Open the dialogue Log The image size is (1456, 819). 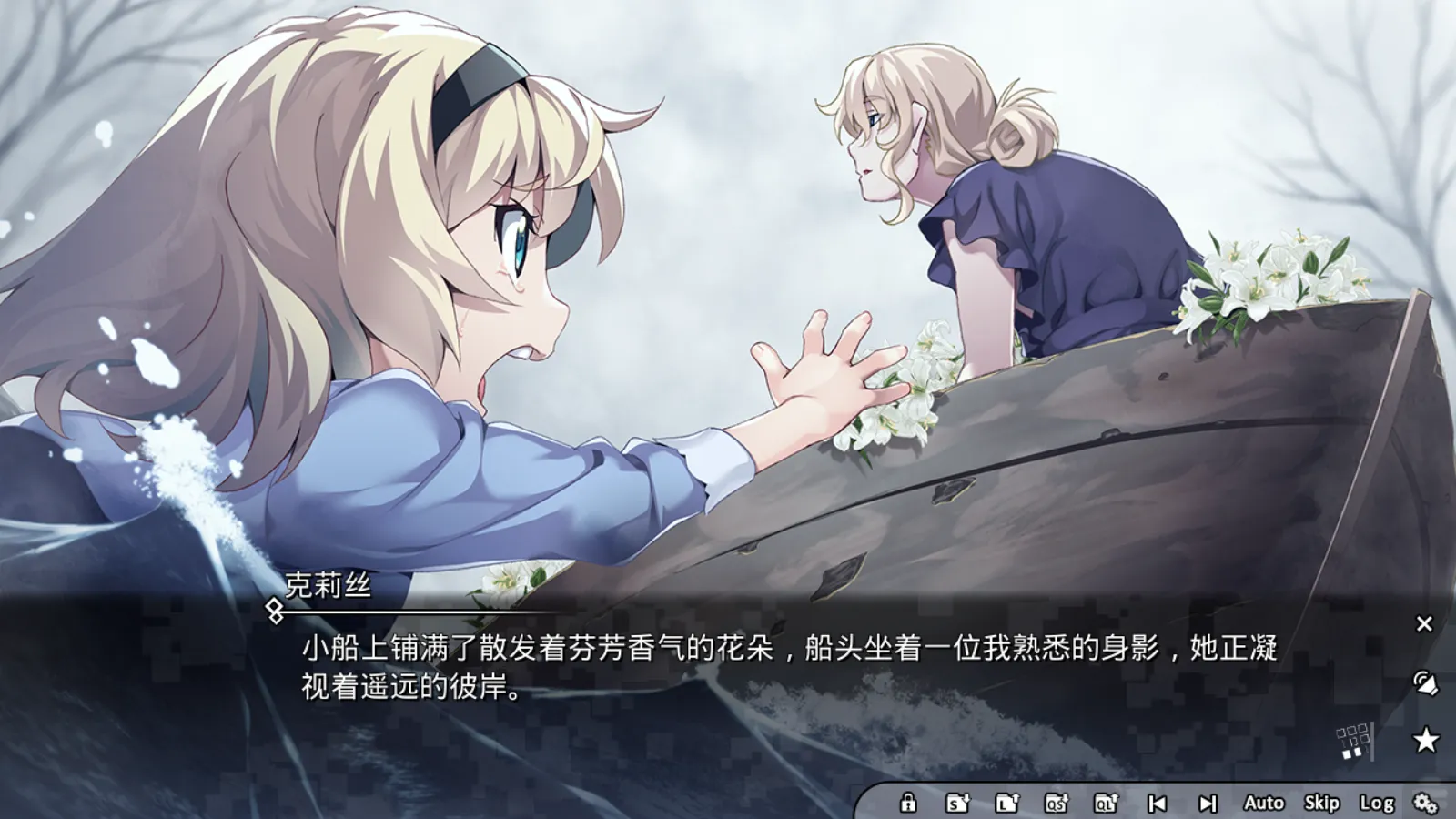point(1377,804)
